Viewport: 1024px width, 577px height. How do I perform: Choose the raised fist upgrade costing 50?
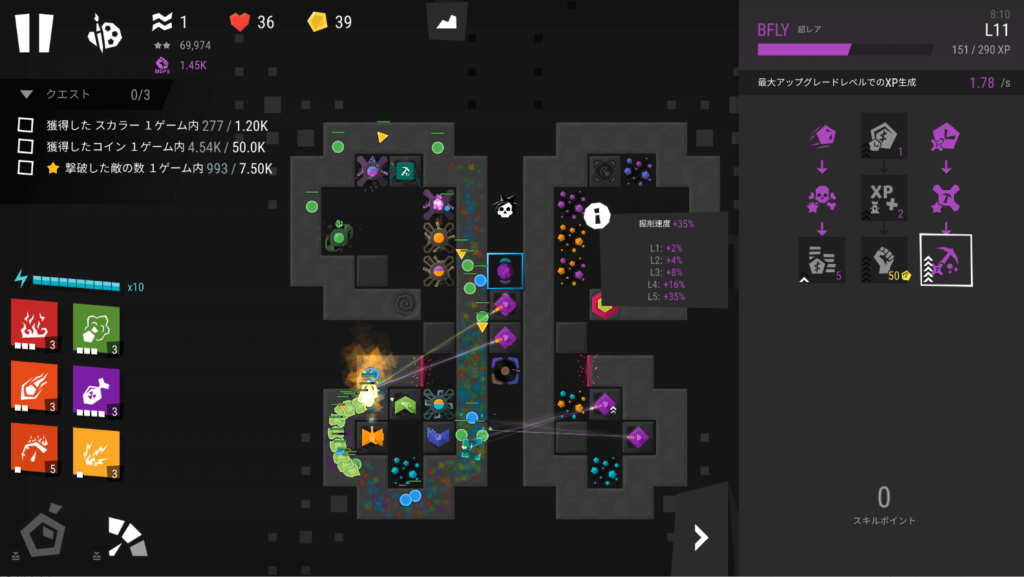(x=883, y=261)
